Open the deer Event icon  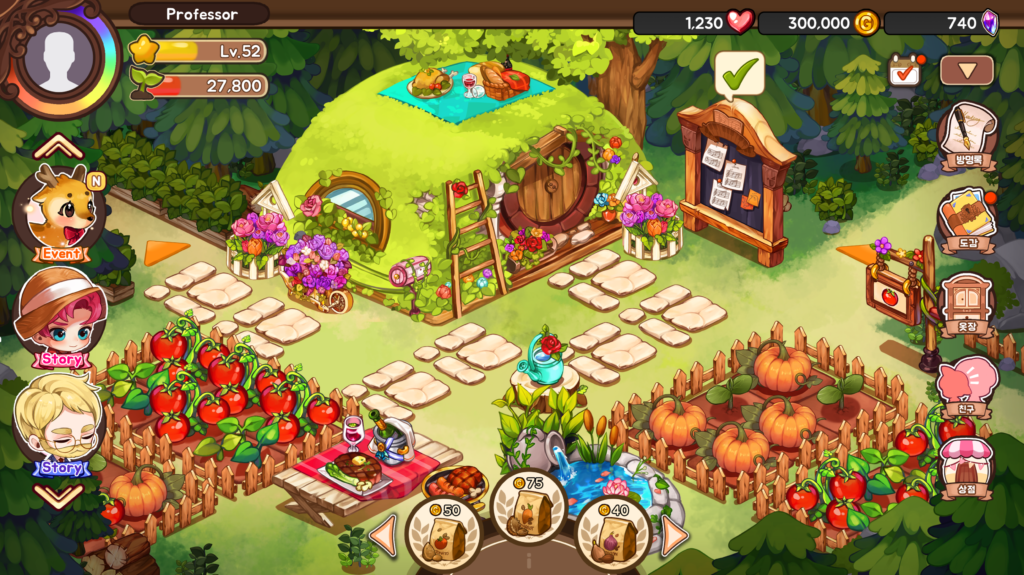(x=60, y=214)
